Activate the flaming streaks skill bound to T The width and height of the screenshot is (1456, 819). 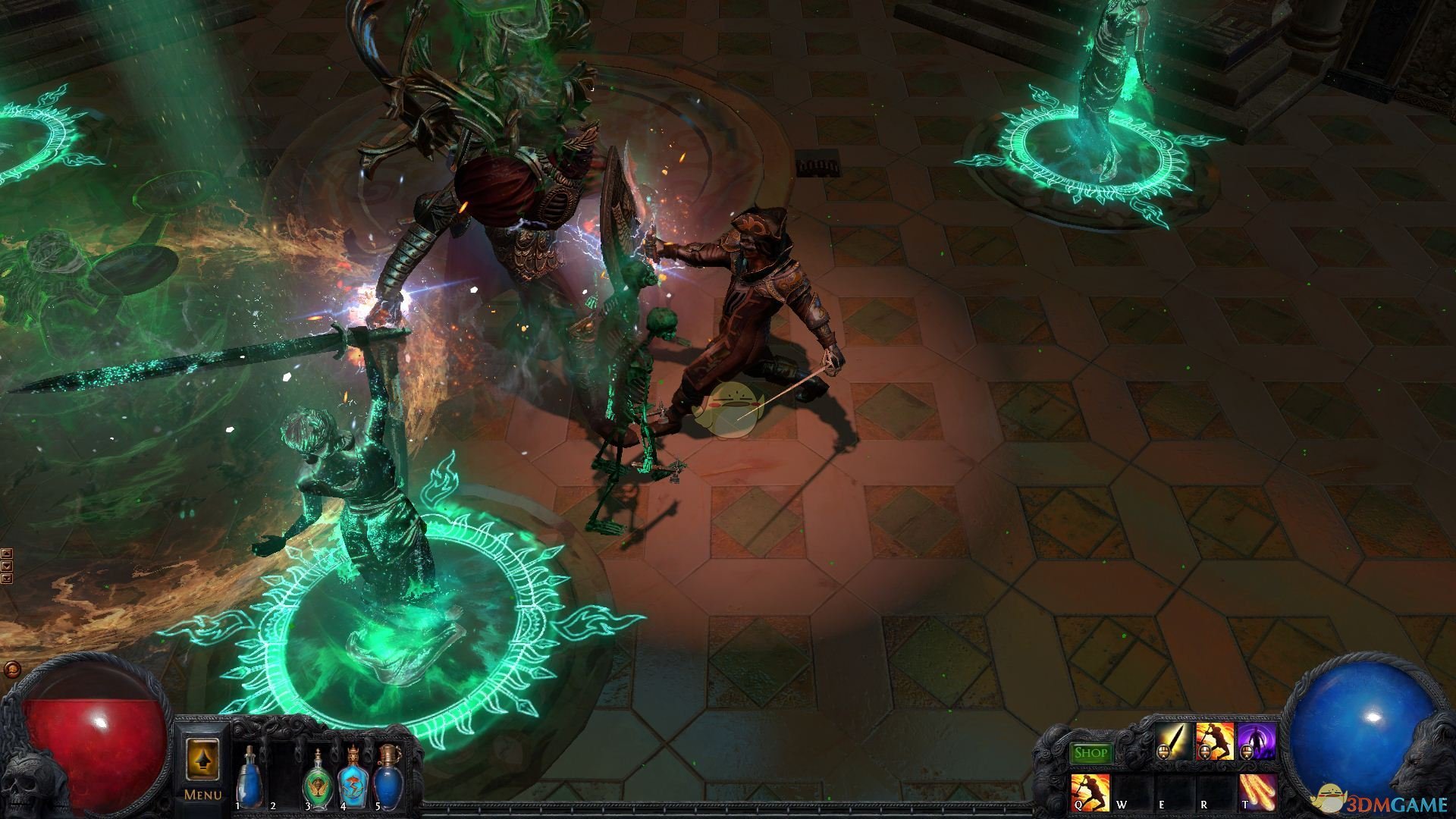click(1257, 792)
